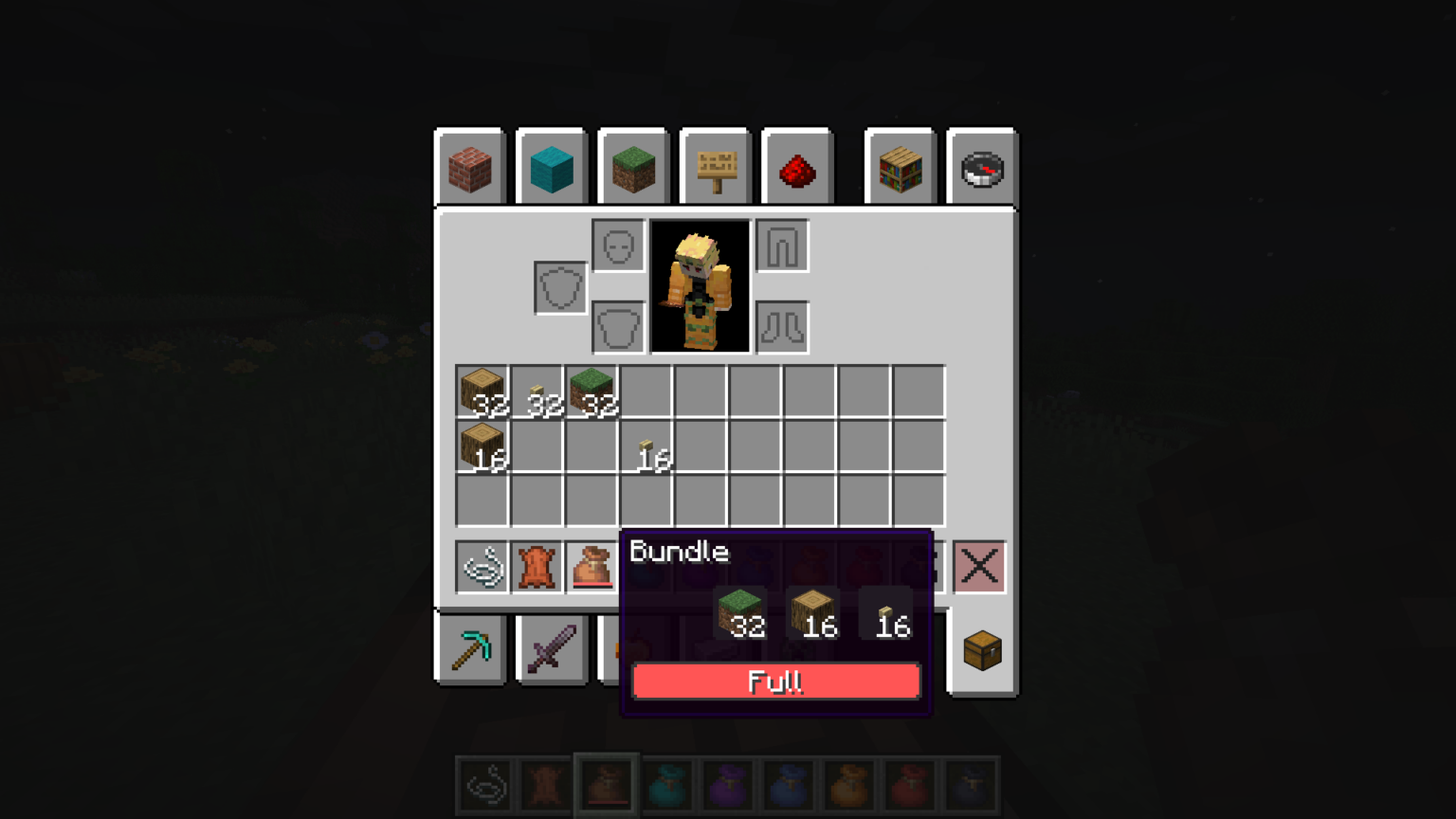Screen dimensions: 1456x819
Task: Select the cyan bundle in the hotbar
Action: pyautogui.click(x=666, y=785)
